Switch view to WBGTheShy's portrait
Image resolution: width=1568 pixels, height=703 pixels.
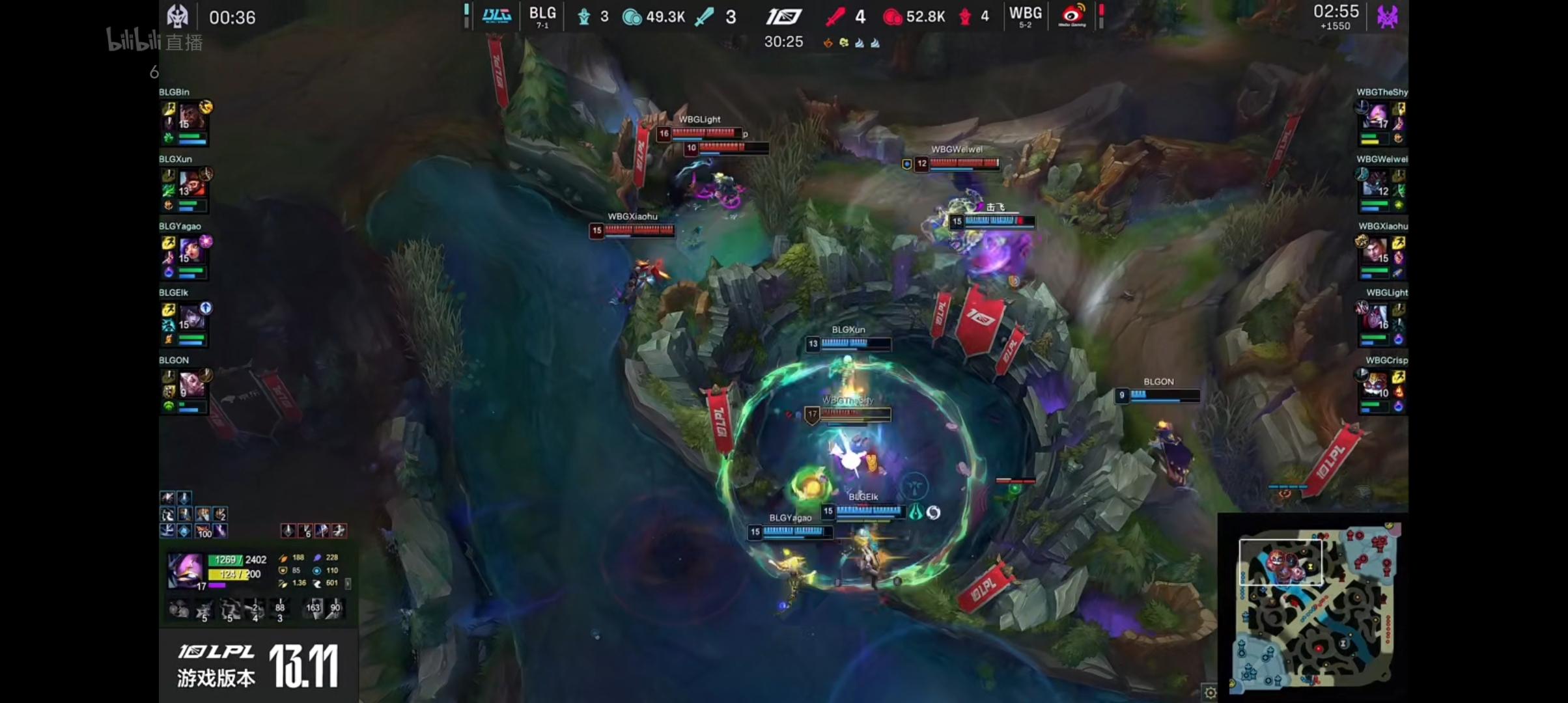click(1379, 117)
